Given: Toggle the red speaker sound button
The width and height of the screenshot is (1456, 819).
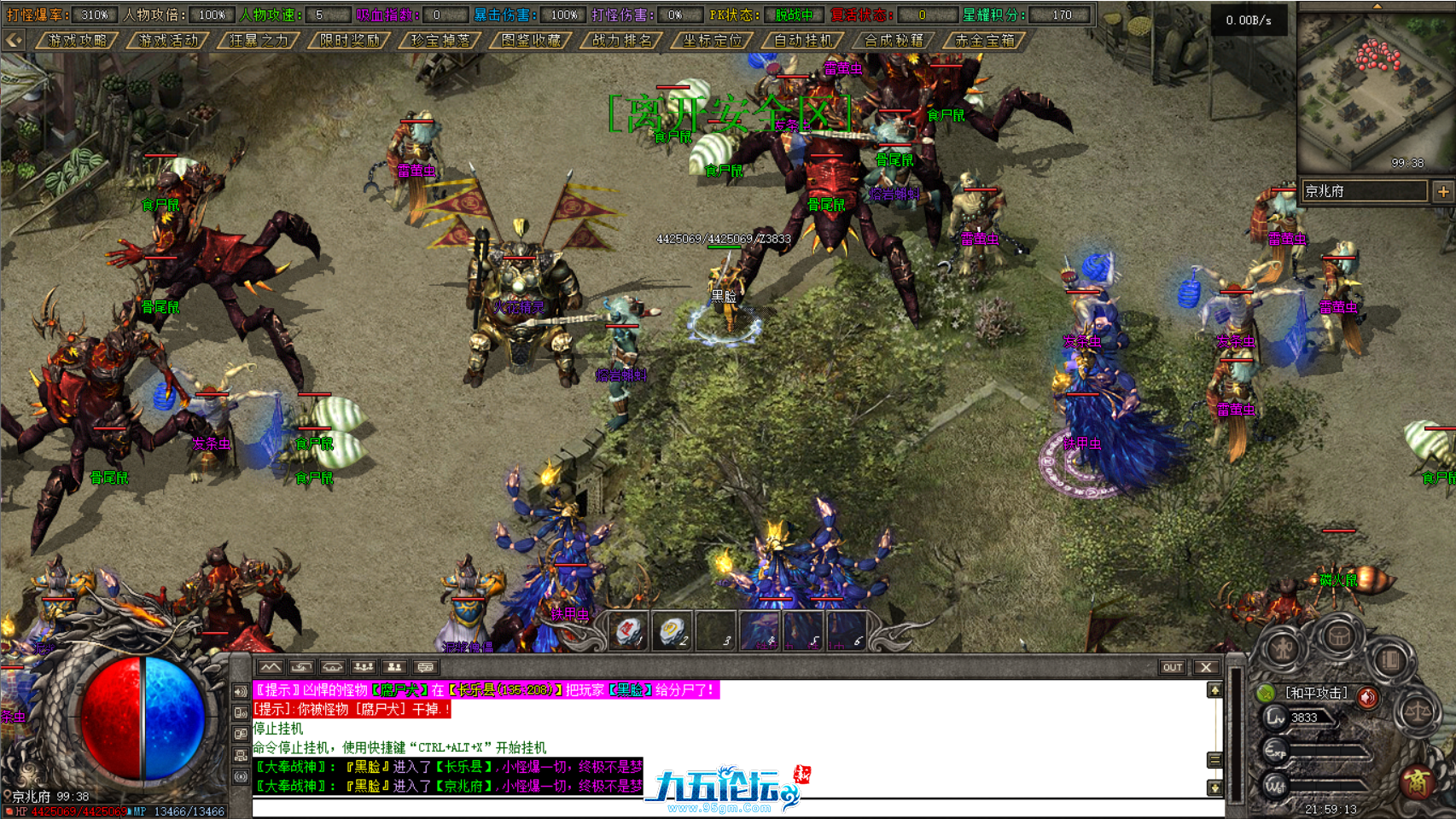Looking at the screenshot, I should tap(1367, 698).
